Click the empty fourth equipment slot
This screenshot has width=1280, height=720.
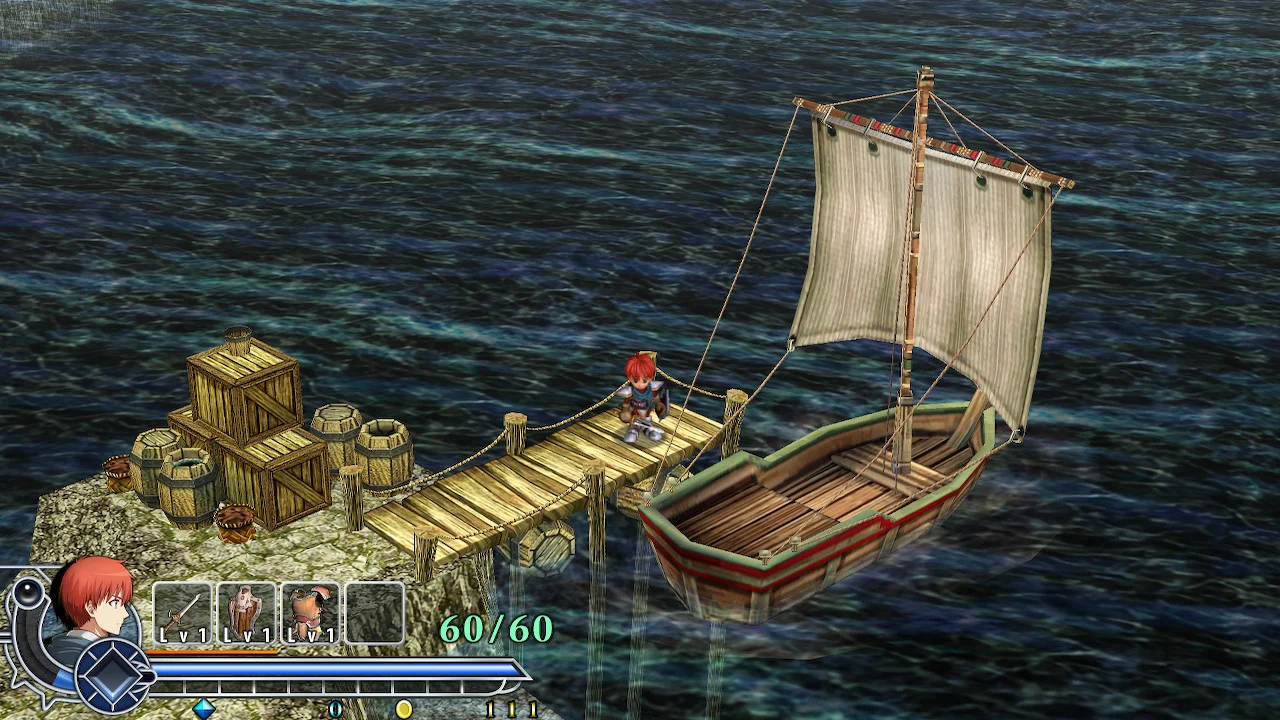click(x=374, y=613)
